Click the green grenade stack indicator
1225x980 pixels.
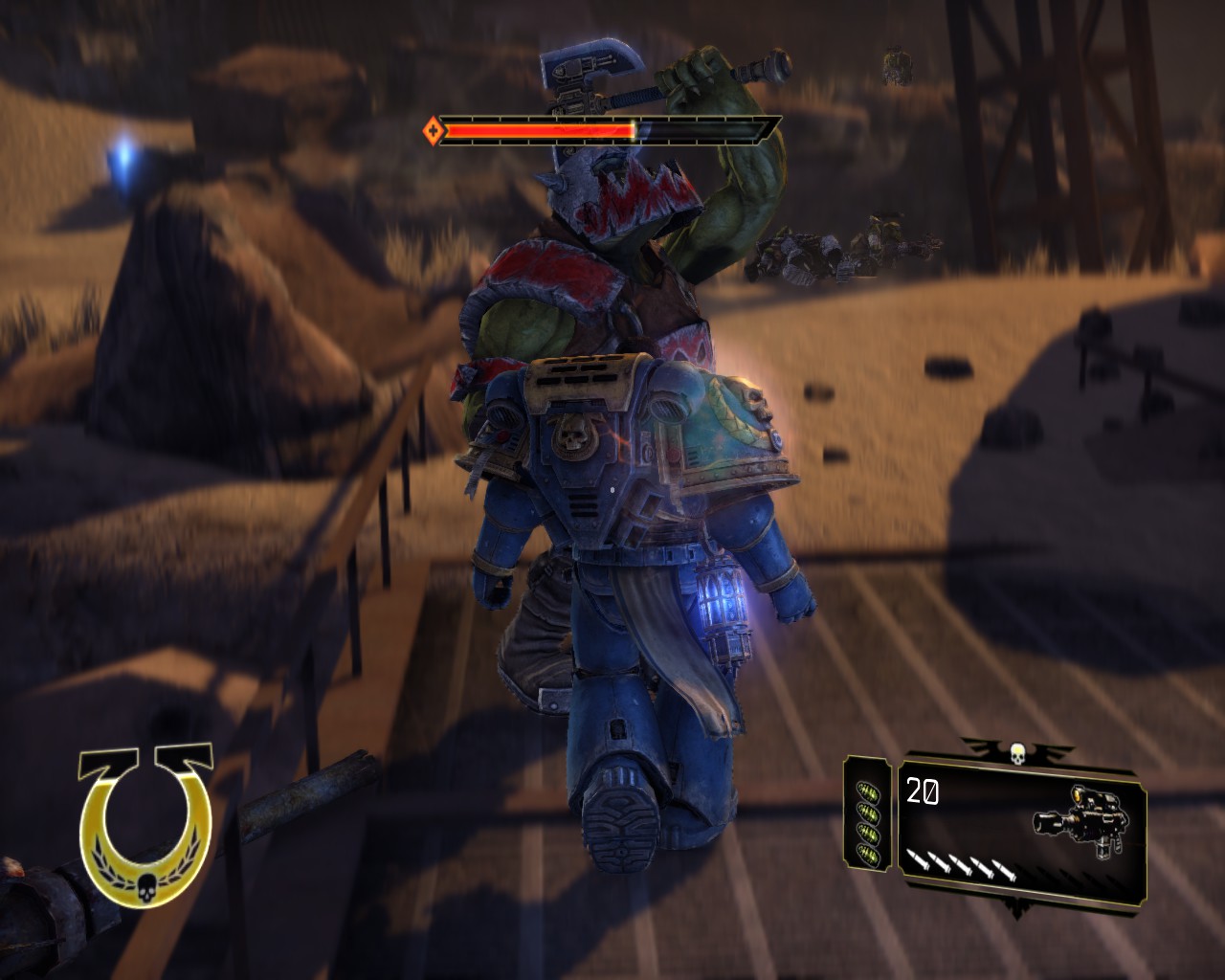pyautogui.click(x=869, y=813)
